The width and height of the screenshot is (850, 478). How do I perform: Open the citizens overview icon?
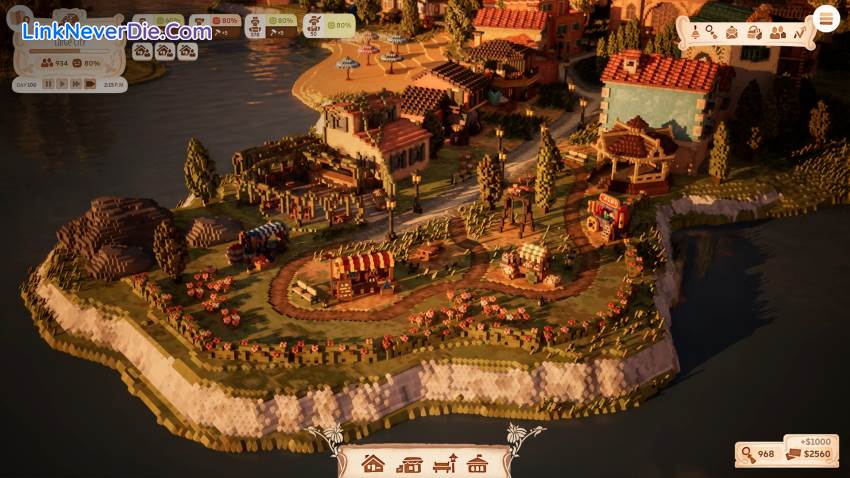(x=777, y=32)
